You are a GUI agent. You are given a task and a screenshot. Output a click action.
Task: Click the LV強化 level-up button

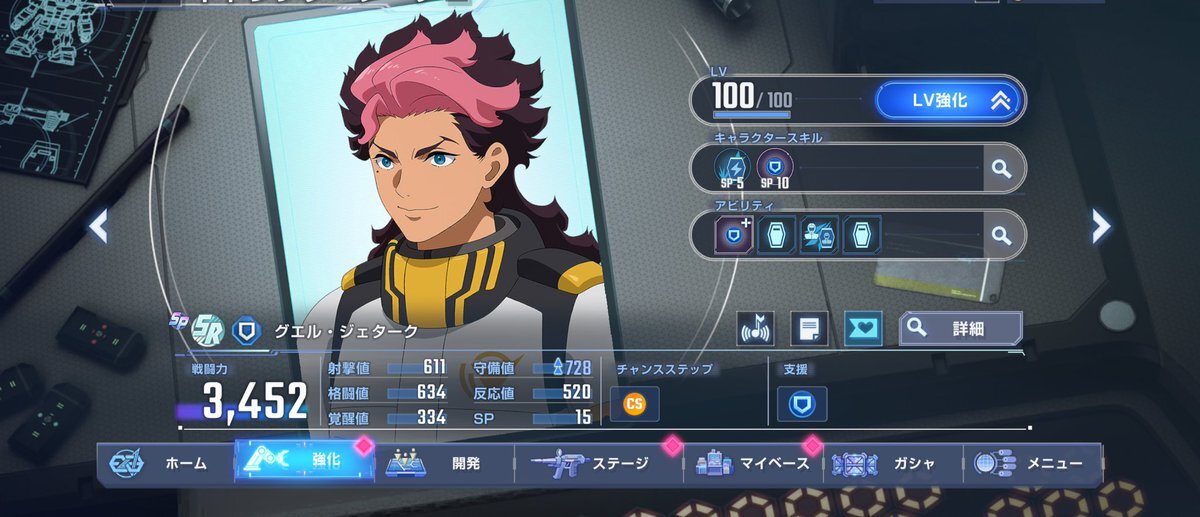point(948,100)
